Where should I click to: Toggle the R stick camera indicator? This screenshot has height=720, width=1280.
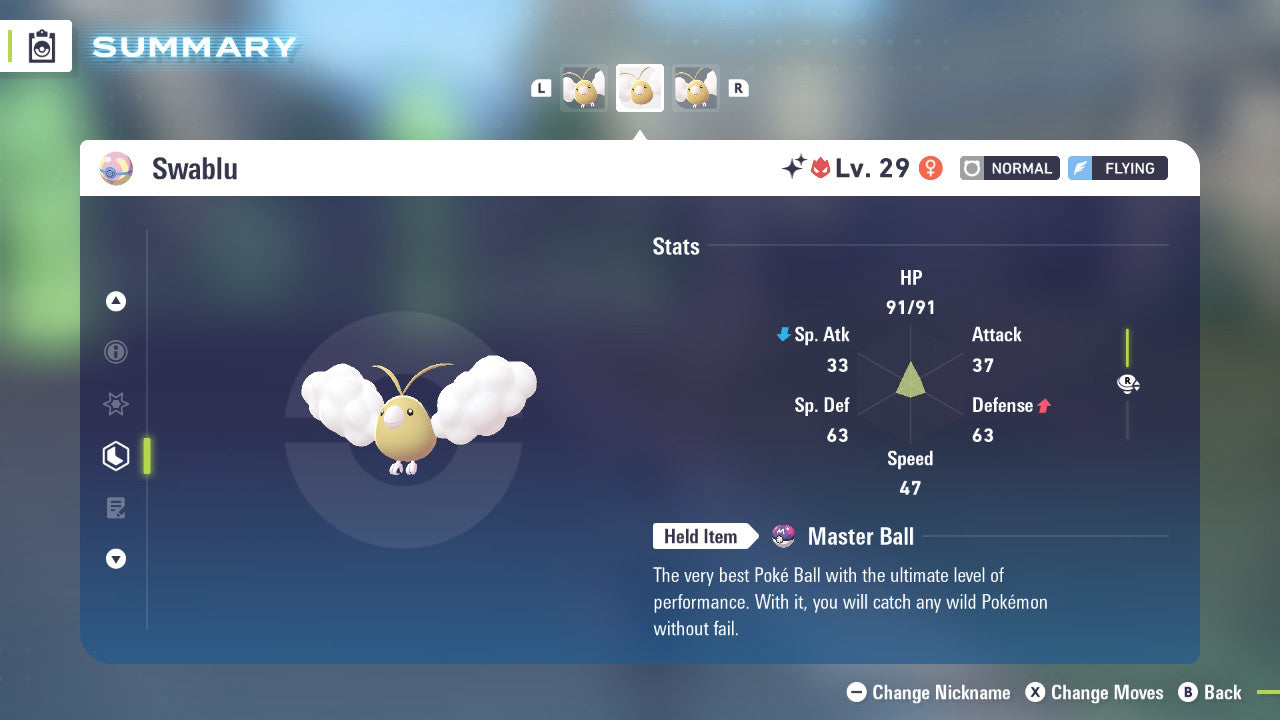tap(1128, 383)
